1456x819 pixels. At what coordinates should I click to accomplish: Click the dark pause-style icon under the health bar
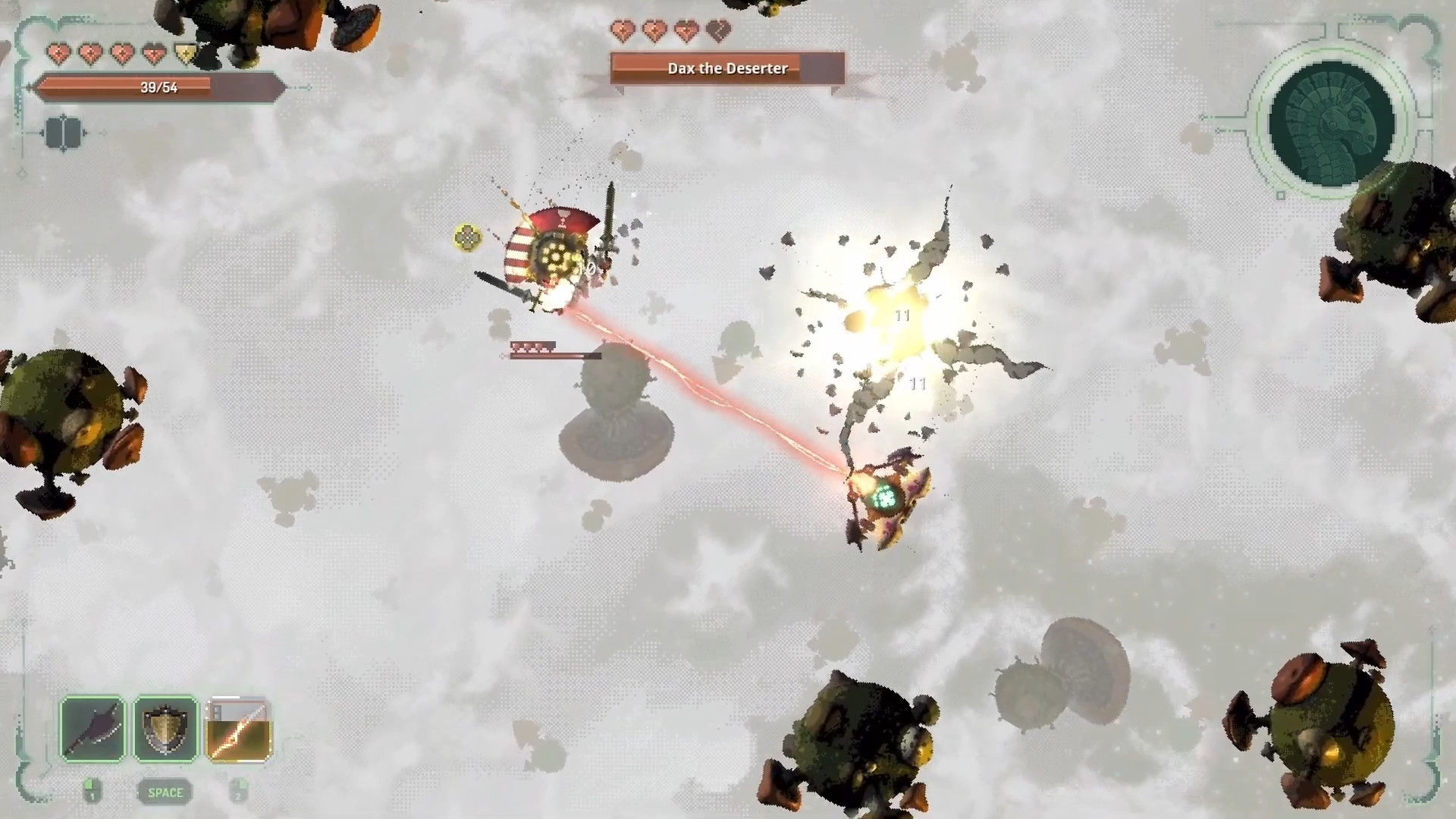(x=64, y=133)
